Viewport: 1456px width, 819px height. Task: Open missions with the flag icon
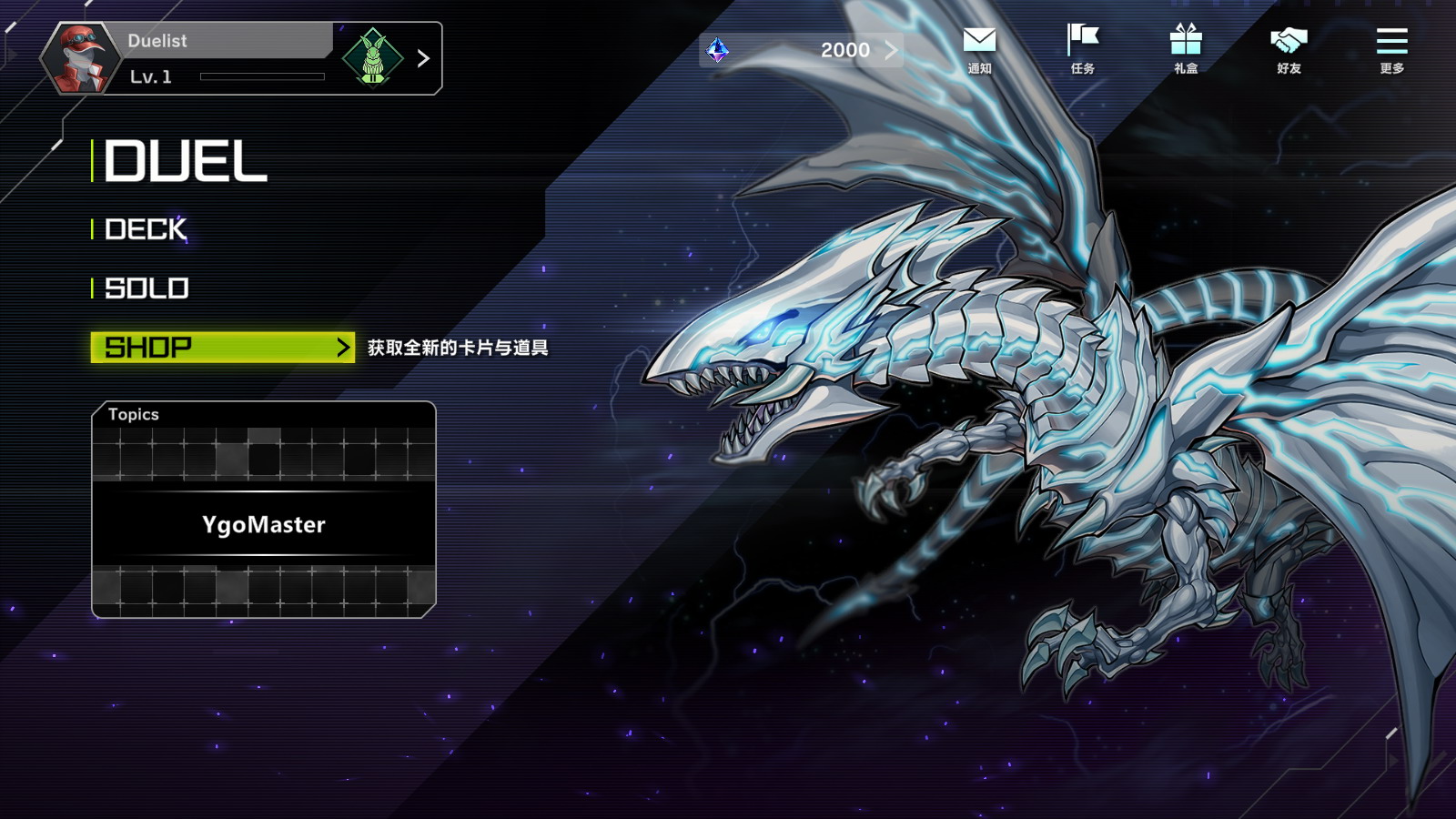point(1082,49)
